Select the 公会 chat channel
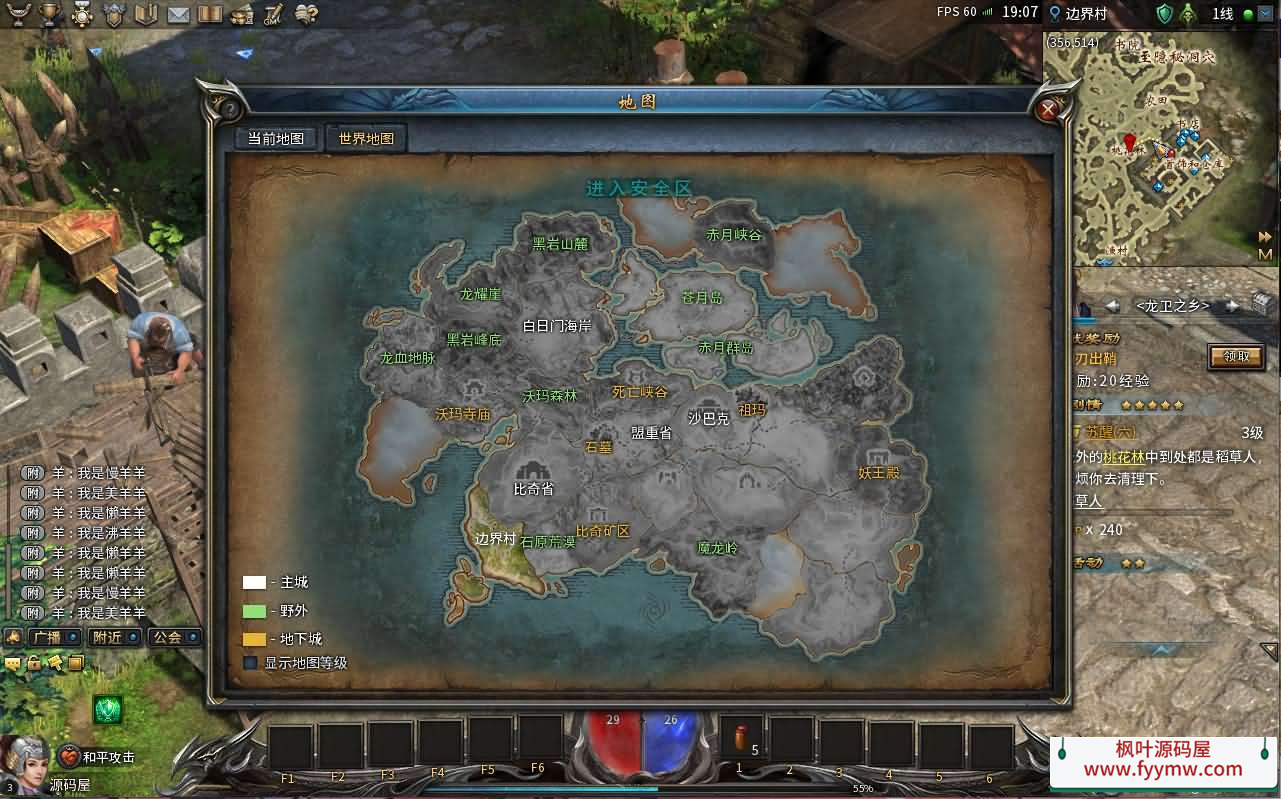Screen dimensions: 1281x799 167,637
